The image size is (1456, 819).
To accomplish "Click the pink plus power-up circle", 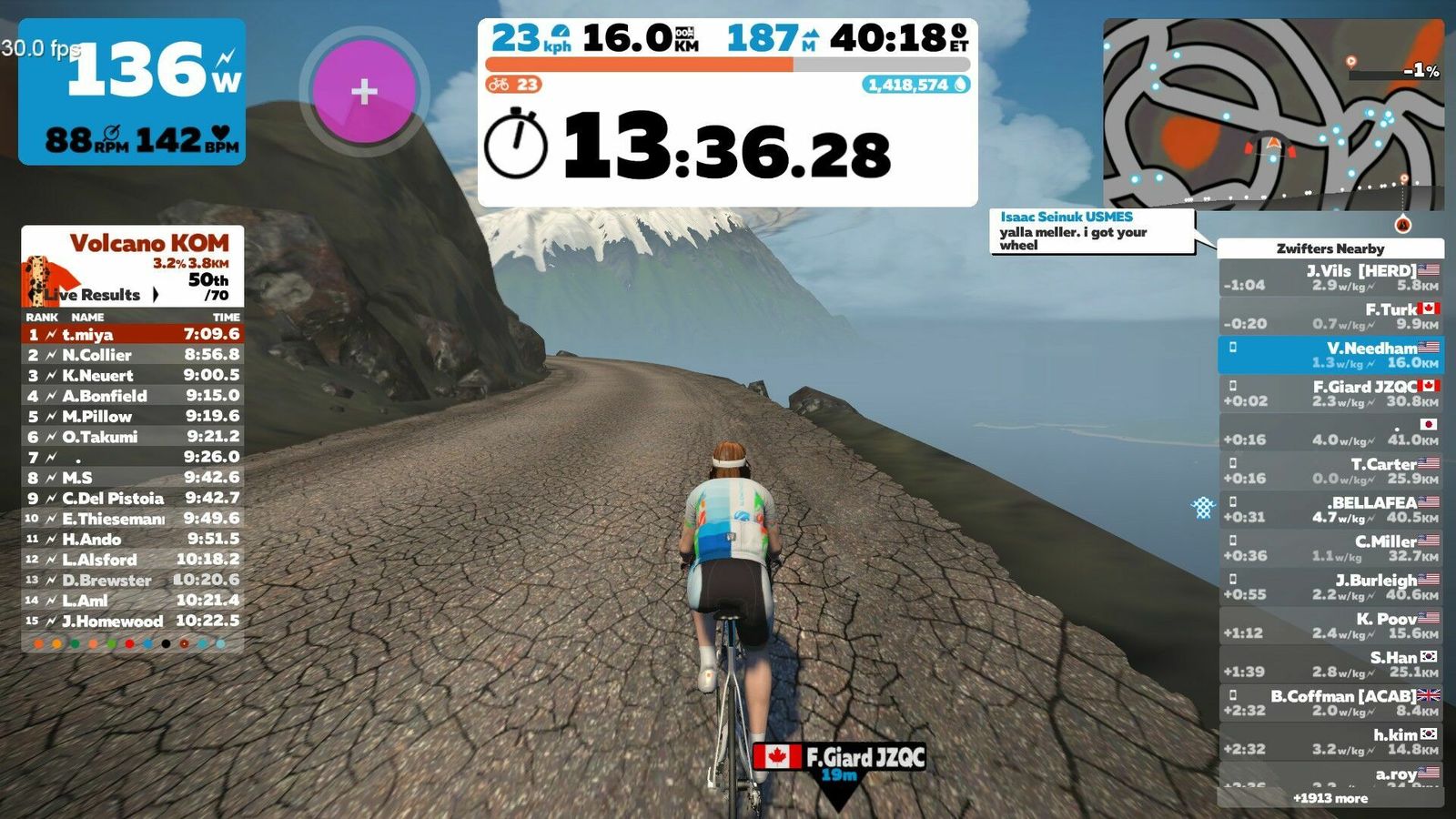I will 364,91.
